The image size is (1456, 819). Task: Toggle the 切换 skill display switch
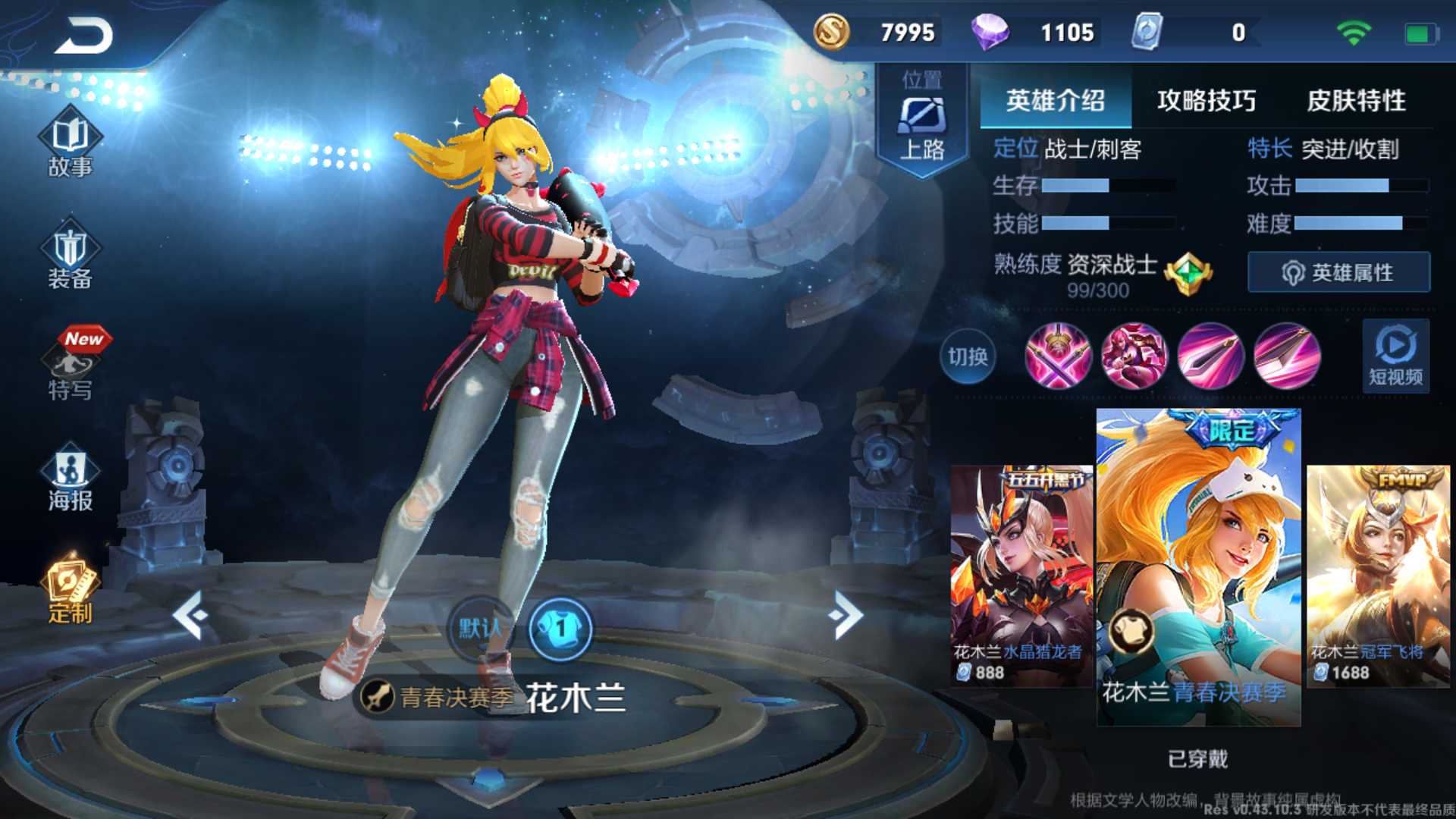967,357
